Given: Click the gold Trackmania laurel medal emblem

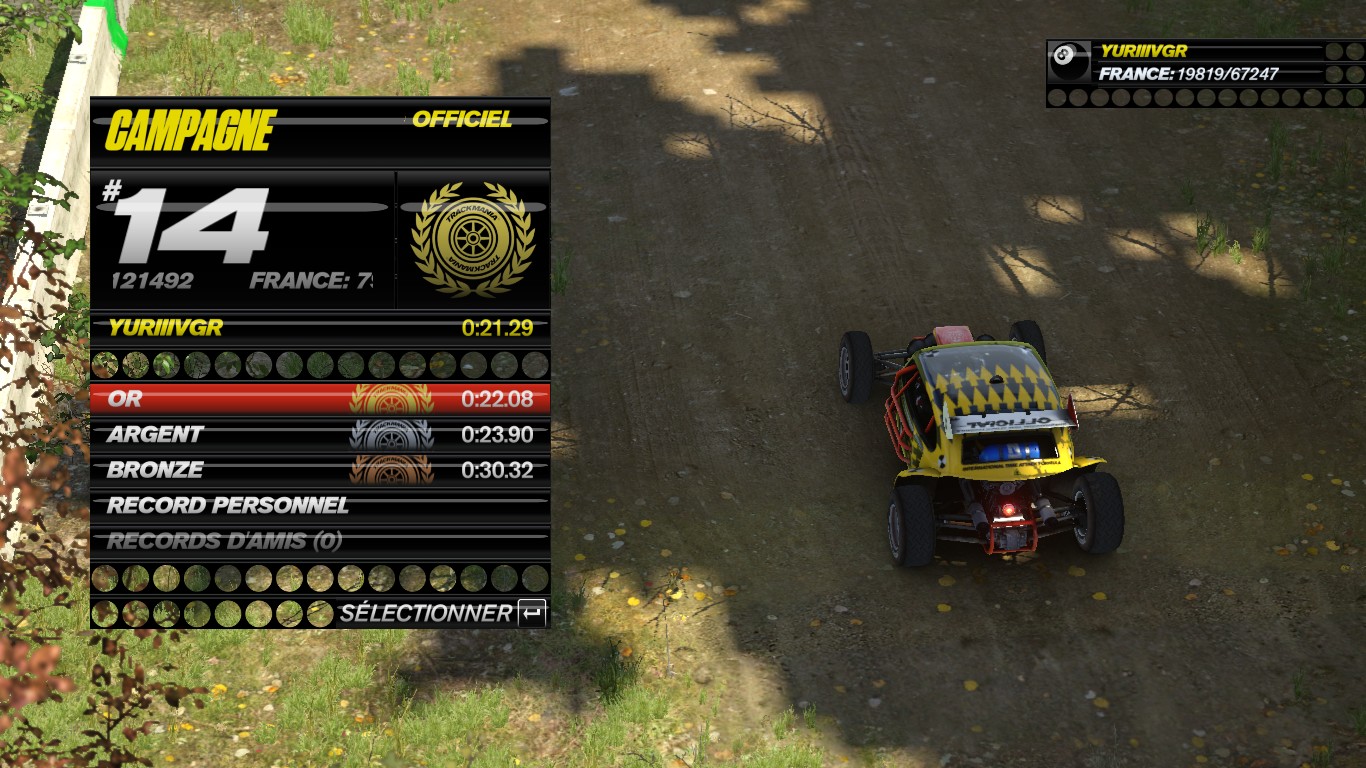Looking at the screenshot, I should pyautogui.click(x=473, y=239).
